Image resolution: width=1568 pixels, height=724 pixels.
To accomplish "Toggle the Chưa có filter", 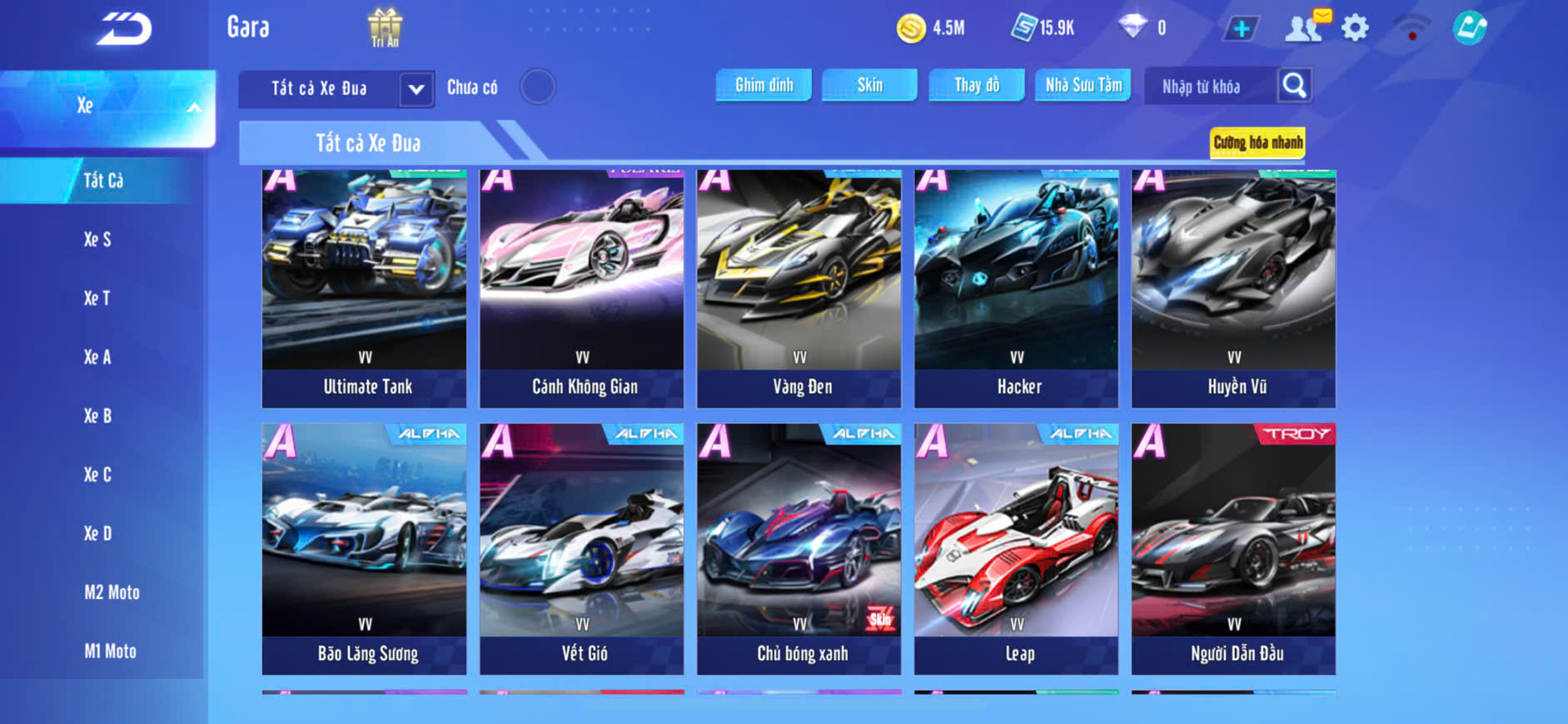I will coord(537,87).
